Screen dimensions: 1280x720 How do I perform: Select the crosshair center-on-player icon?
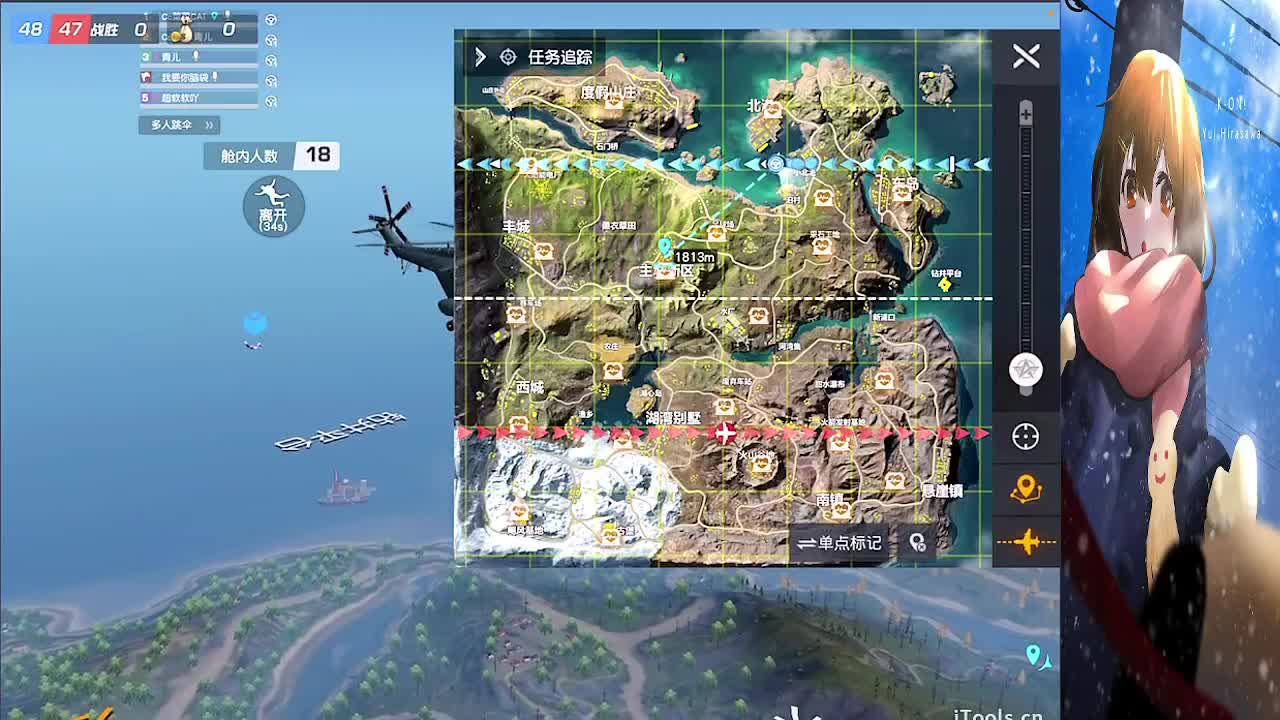pos(1027,437)
